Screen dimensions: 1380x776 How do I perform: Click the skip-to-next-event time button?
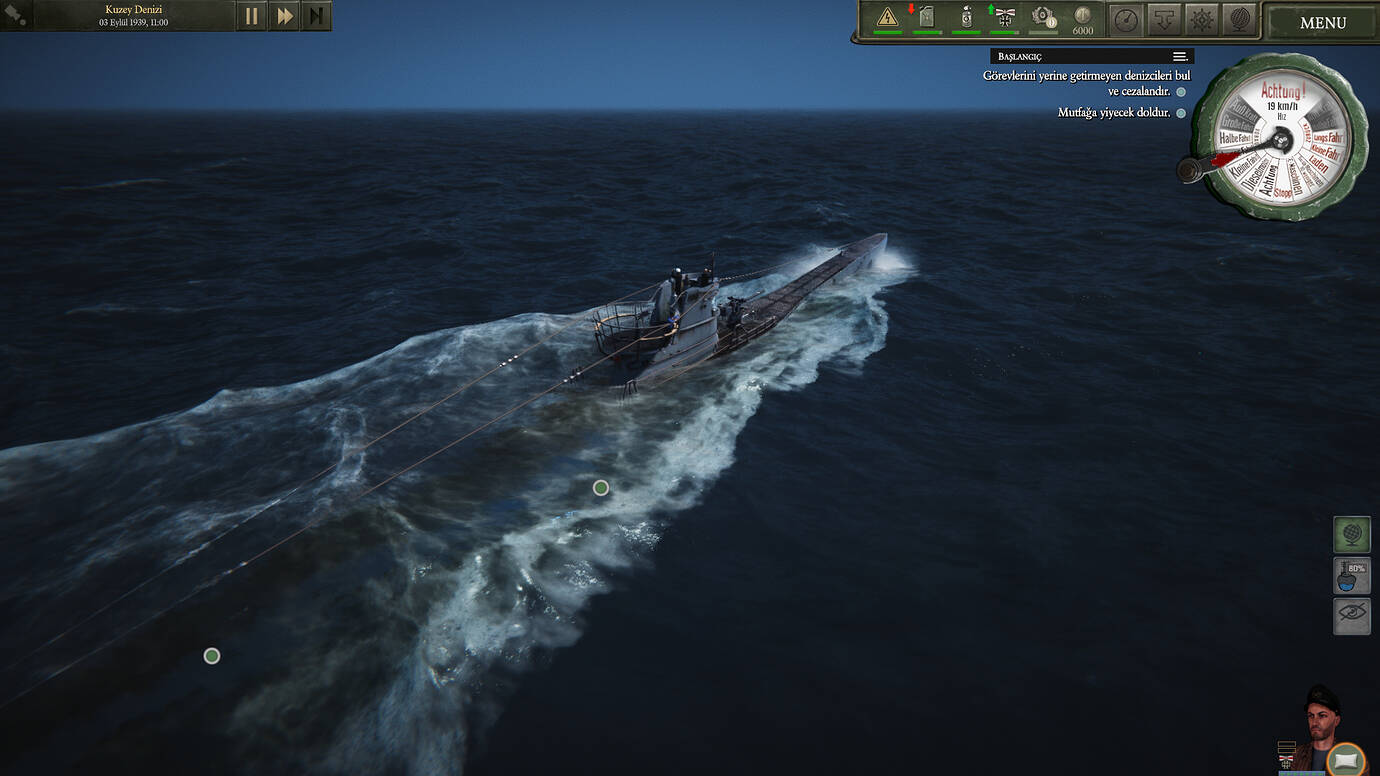pyautogui.click(x=316, y=16)
